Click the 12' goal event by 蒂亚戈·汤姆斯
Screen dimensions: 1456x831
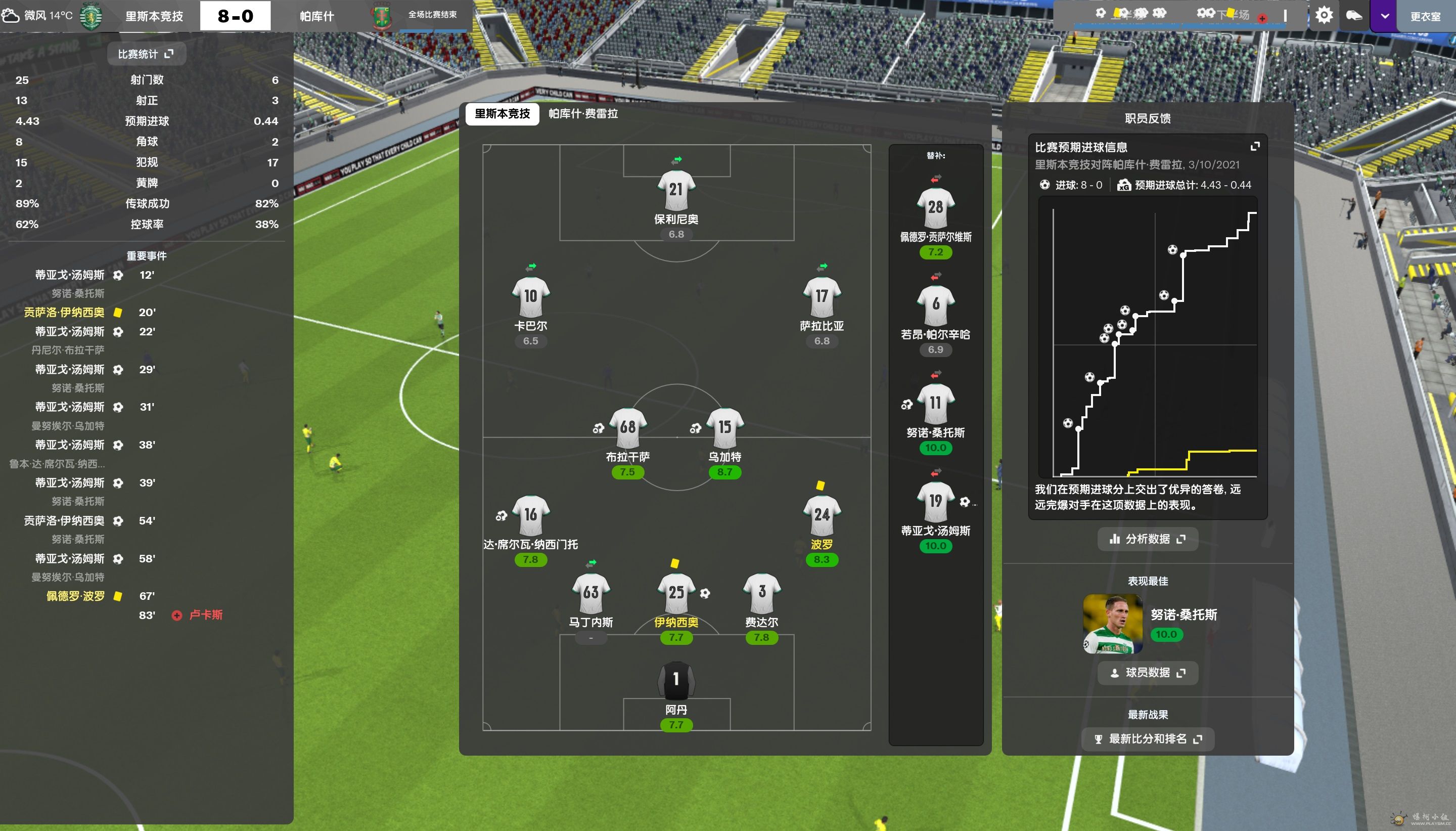pyautogui.click(x=70, y=275)
